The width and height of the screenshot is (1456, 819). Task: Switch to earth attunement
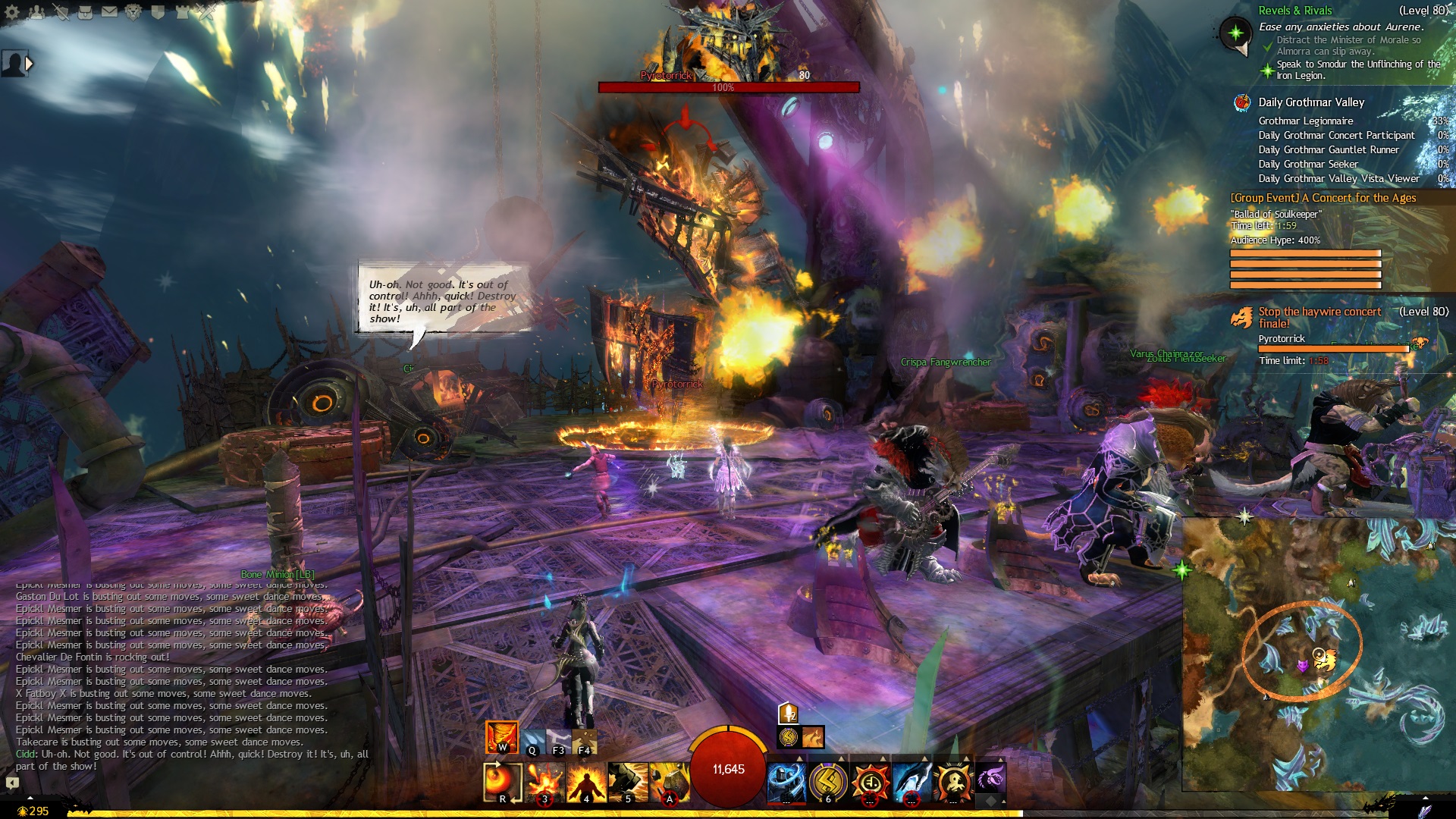click(x=585, y=741)
